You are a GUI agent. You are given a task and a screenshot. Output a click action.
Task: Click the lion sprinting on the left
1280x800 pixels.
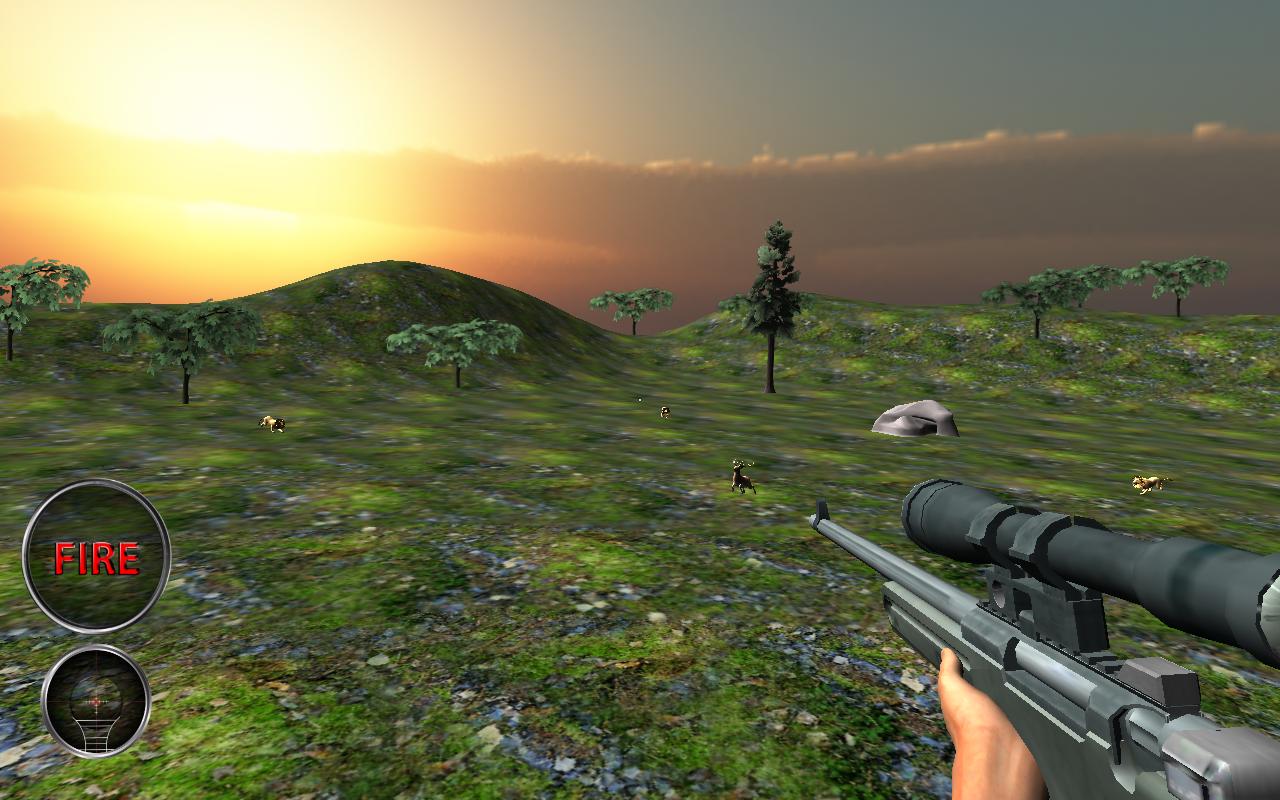pos(272,423)
